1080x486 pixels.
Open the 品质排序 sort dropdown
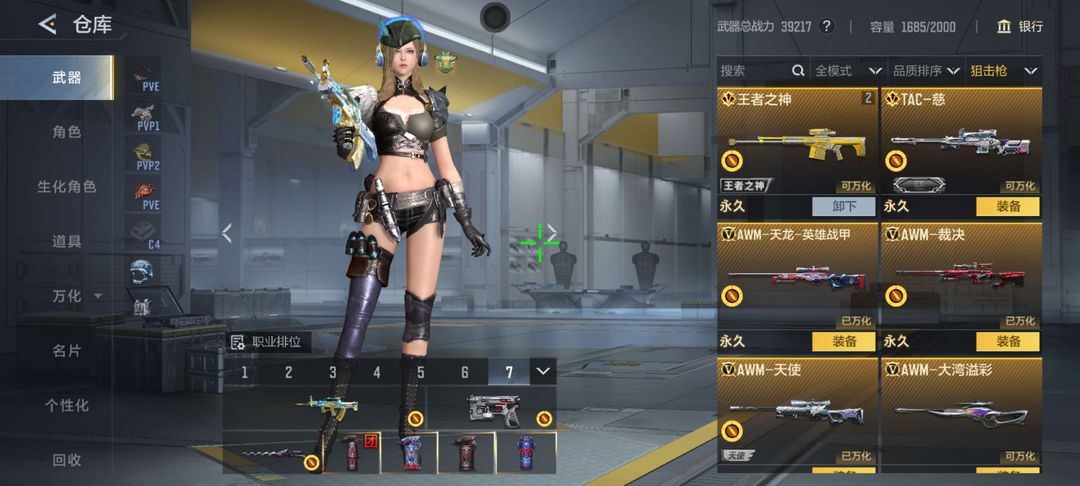(x=925, y=71)
